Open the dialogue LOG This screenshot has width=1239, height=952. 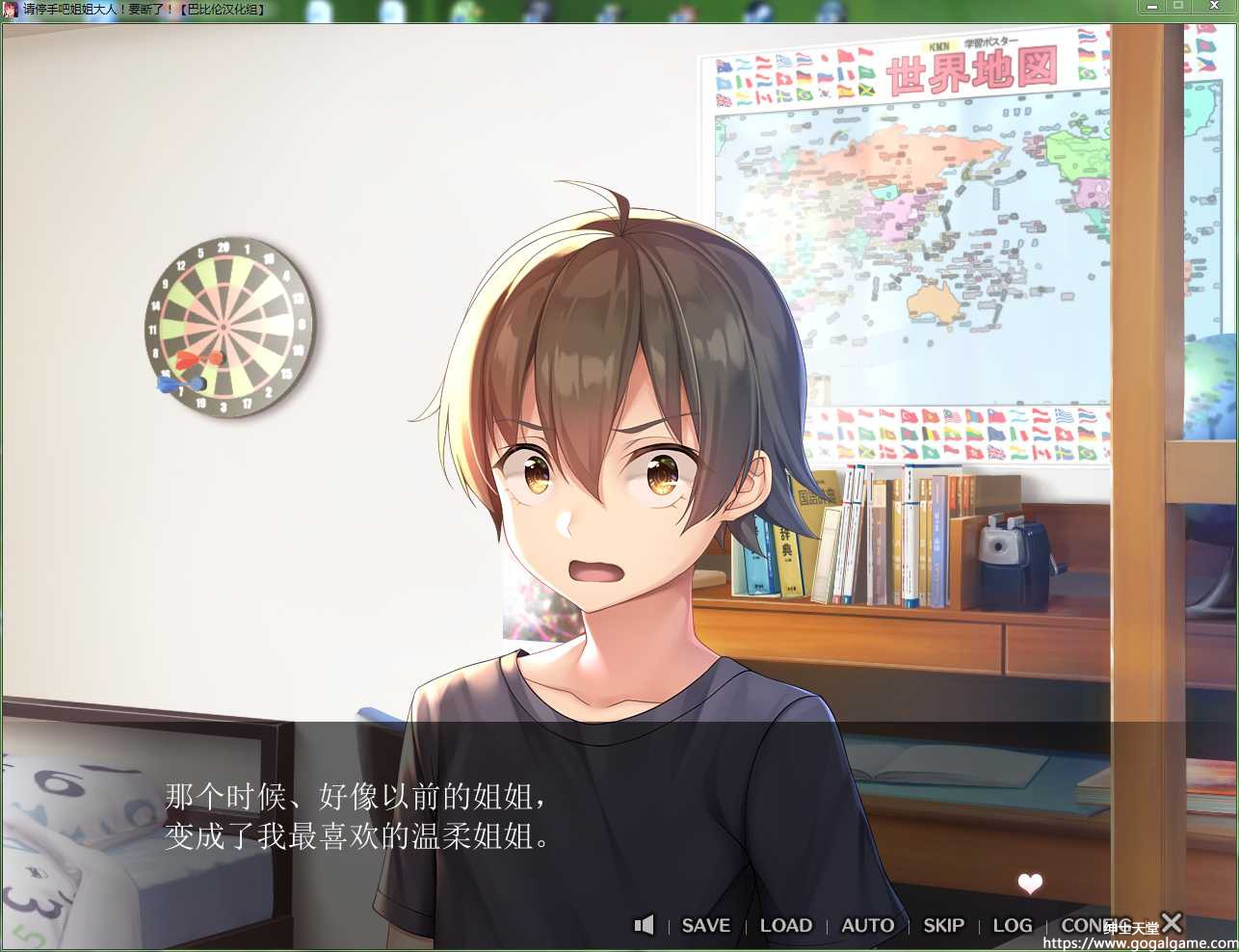1012,925
